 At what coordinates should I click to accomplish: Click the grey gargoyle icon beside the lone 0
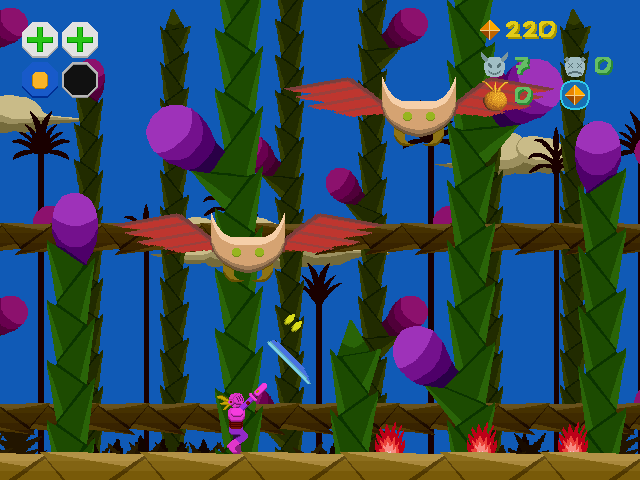(575, 66)
